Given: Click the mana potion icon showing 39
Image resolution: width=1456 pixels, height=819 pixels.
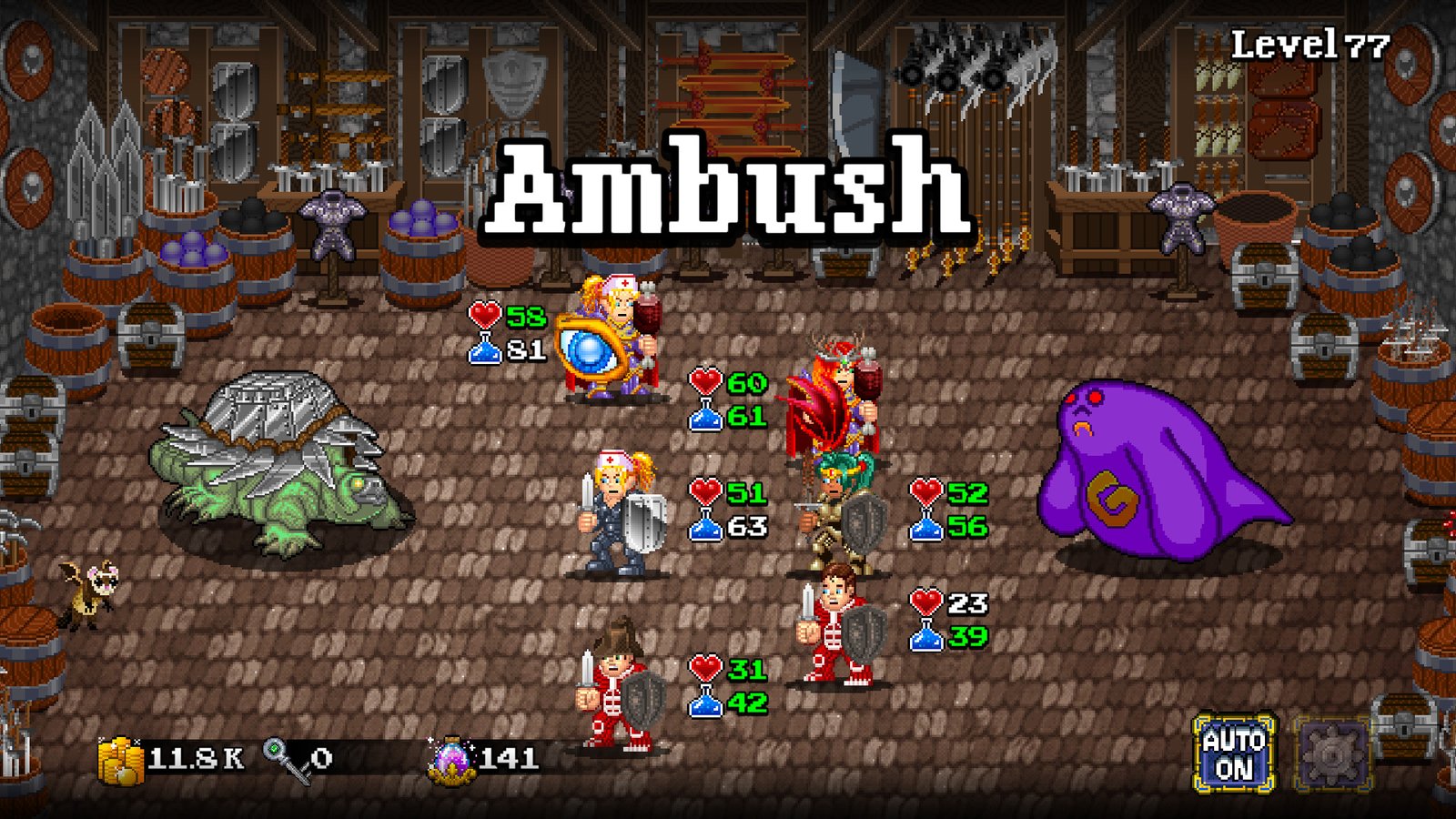Looking at the screenshot, I should tap(925, 638).
